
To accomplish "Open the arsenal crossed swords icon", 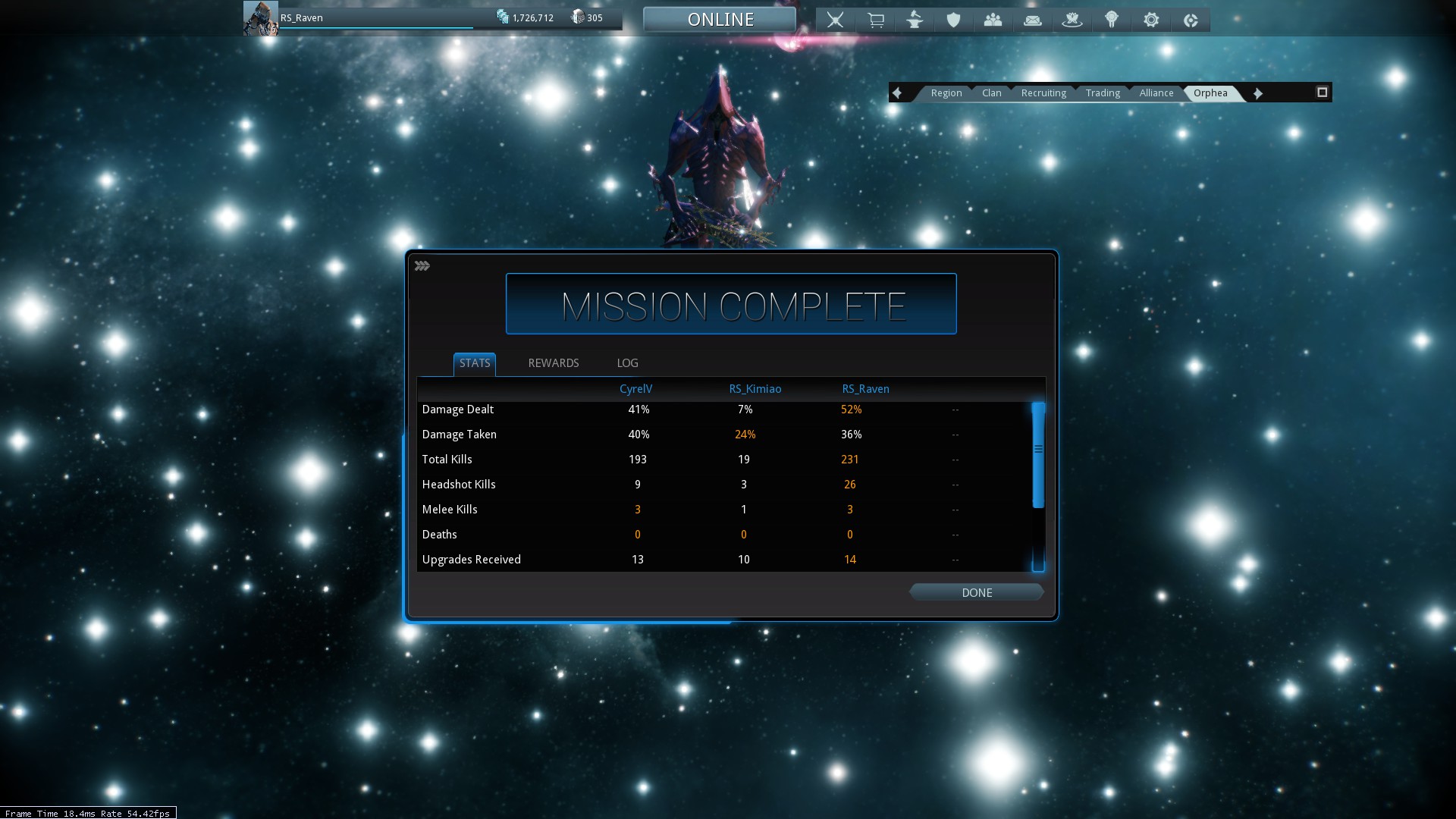I will coord(835,20).
